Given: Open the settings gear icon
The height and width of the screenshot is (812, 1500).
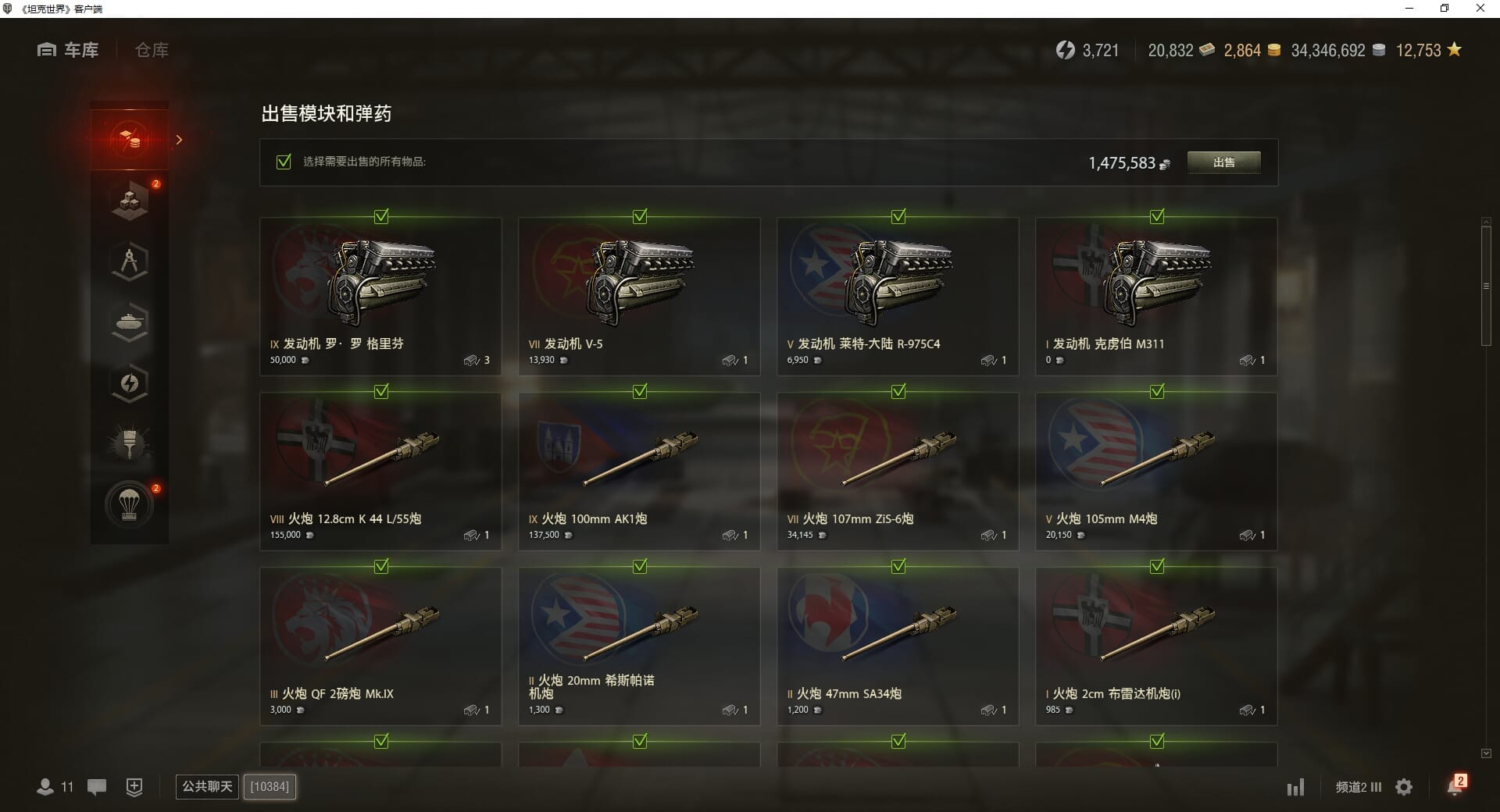Looking at the screenshot, I should 1404,787.
